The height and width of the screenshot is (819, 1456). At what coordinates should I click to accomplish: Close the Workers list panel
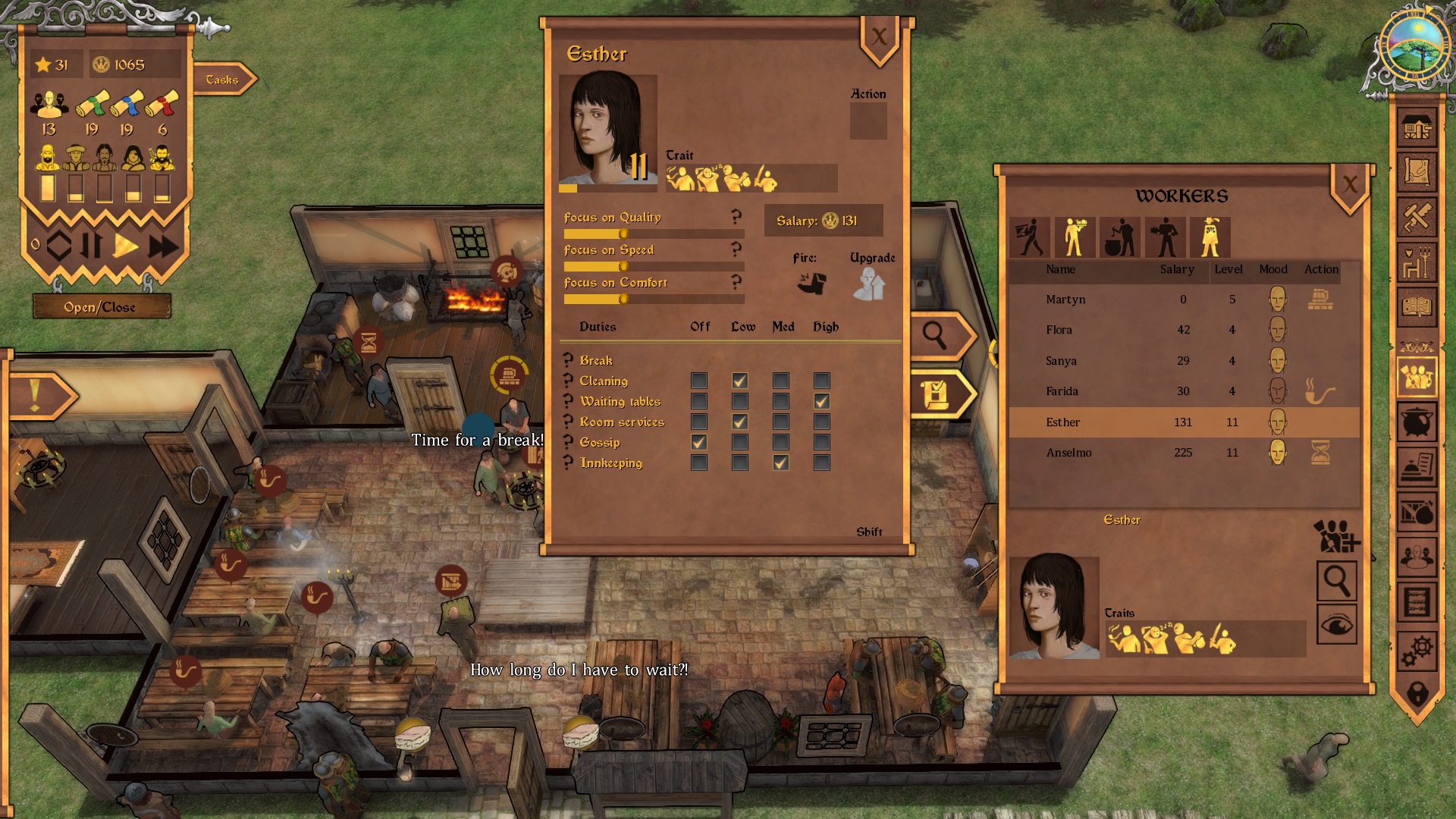pos(1350,184)
